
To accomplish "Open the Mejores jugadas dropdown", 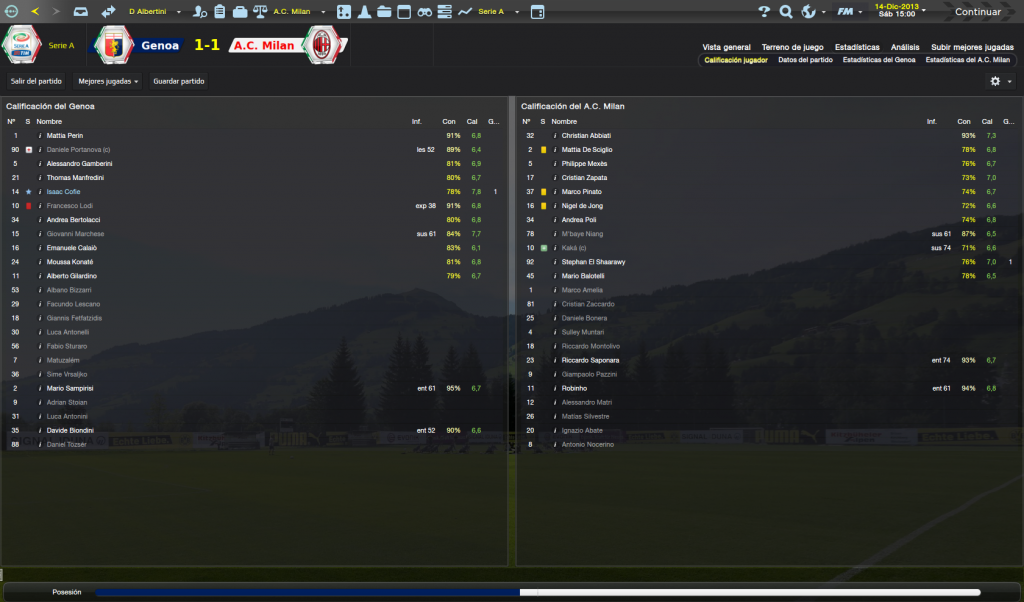I will tap(108, 81).
